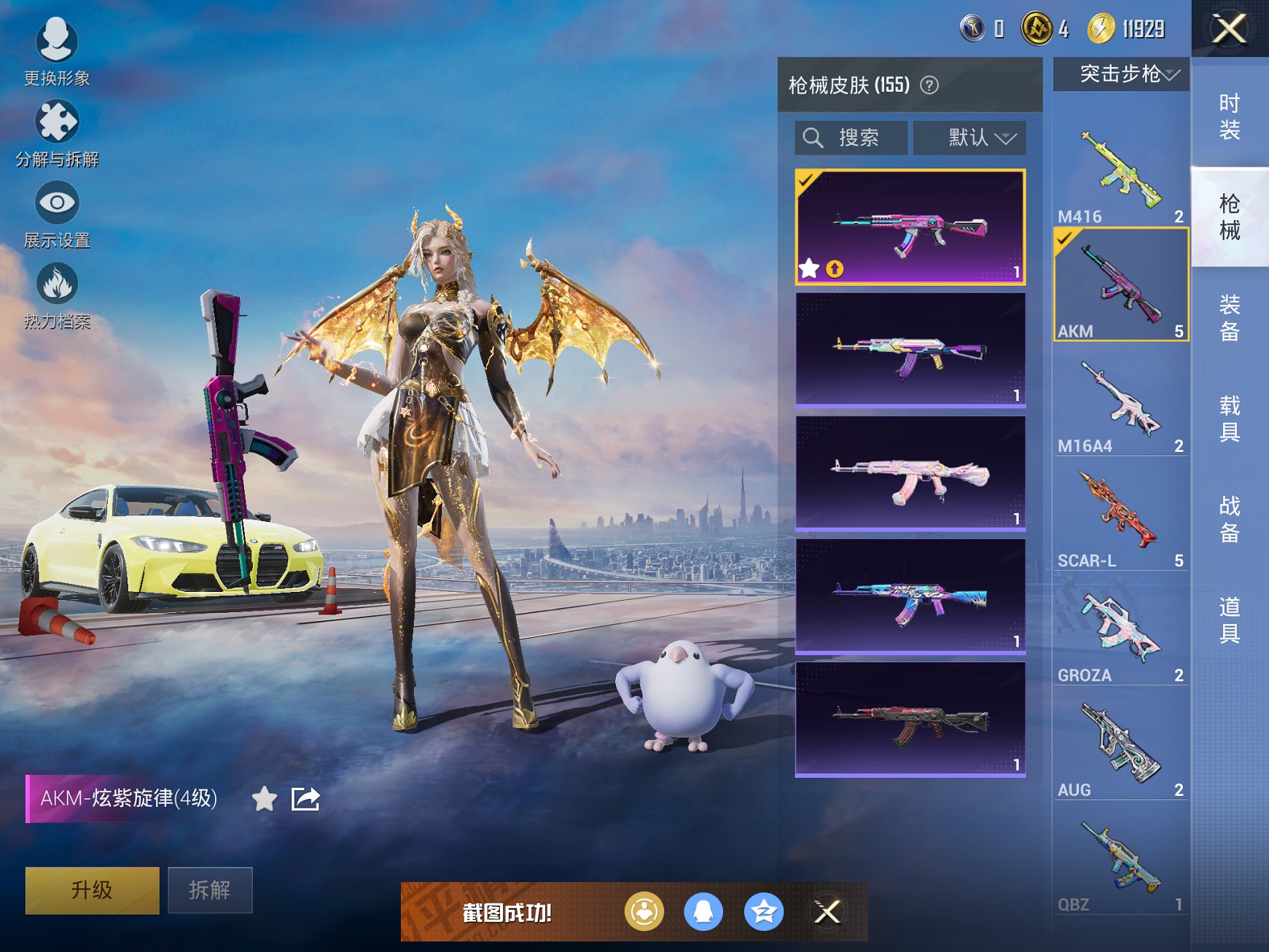
Task: Switch to the 时装 outfits tab
Action: [x=1230, y=117]
